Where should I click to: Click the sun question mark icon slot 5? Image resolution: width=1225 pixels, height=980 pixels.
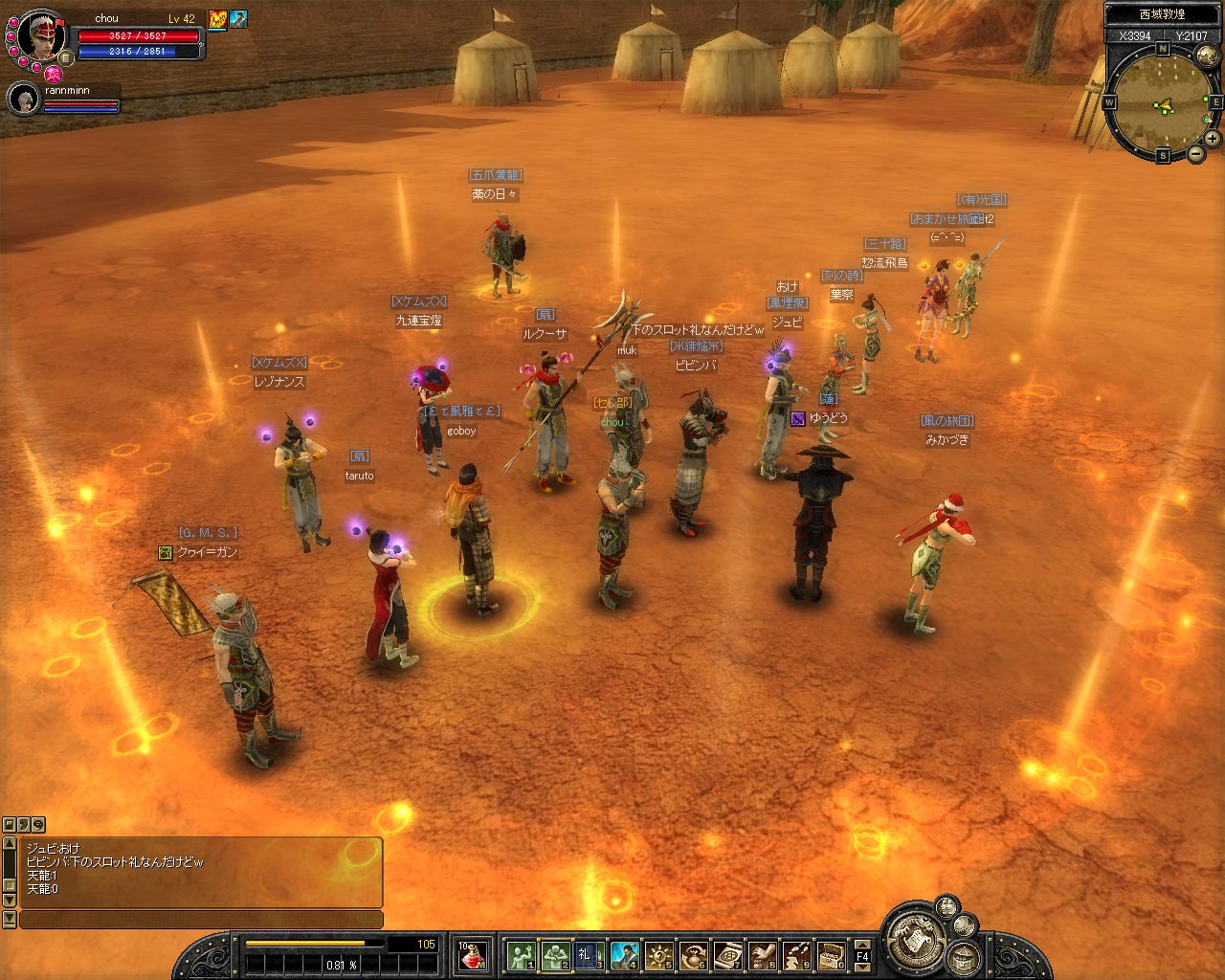(658, 955)
